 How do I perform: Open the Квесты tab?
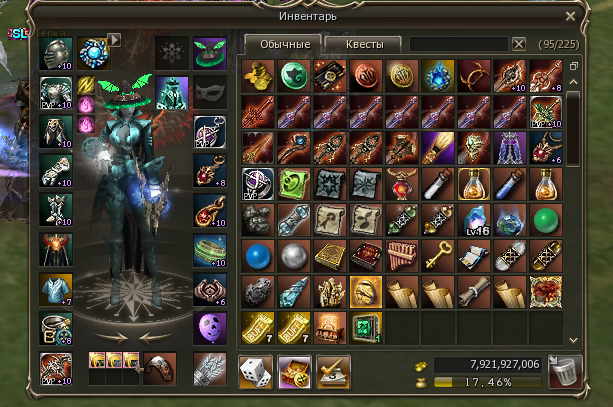coord(362,44)
